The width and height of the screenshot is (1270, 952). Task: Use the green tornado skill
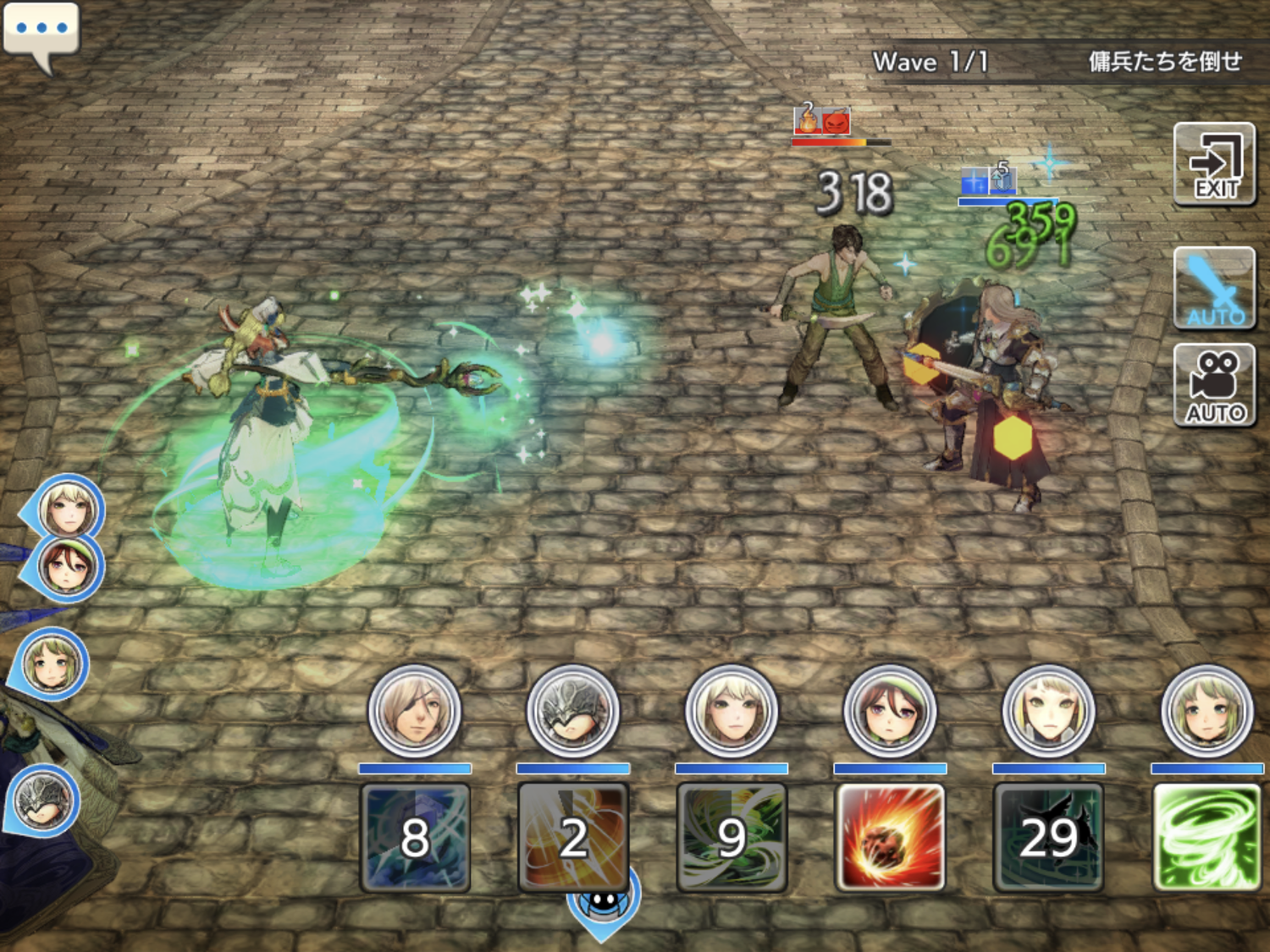(1206, 837)
